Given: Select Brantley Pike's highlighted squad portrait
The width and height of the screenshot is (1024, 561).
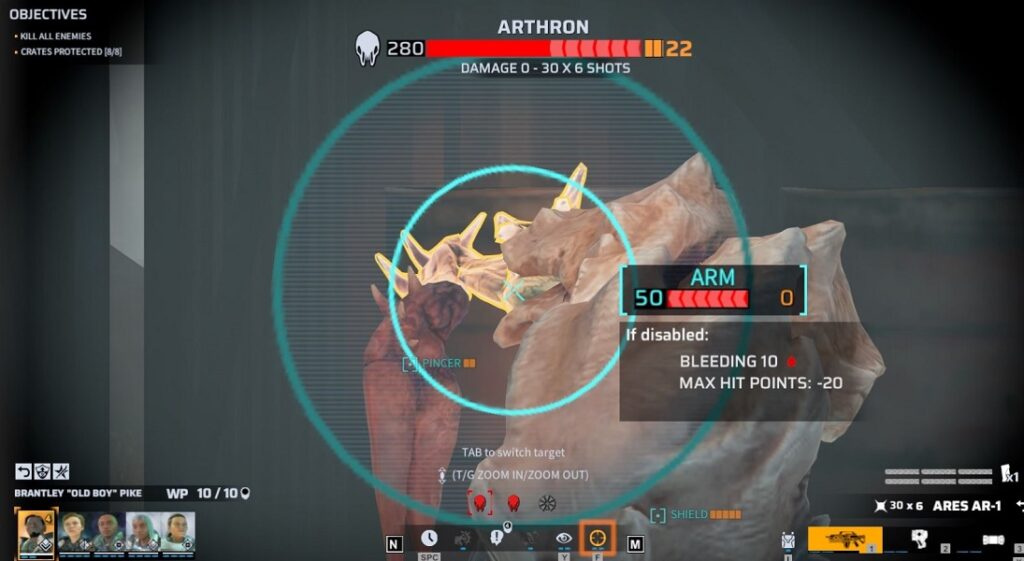Looking at the screenshot, I should [x=36, y=531].
